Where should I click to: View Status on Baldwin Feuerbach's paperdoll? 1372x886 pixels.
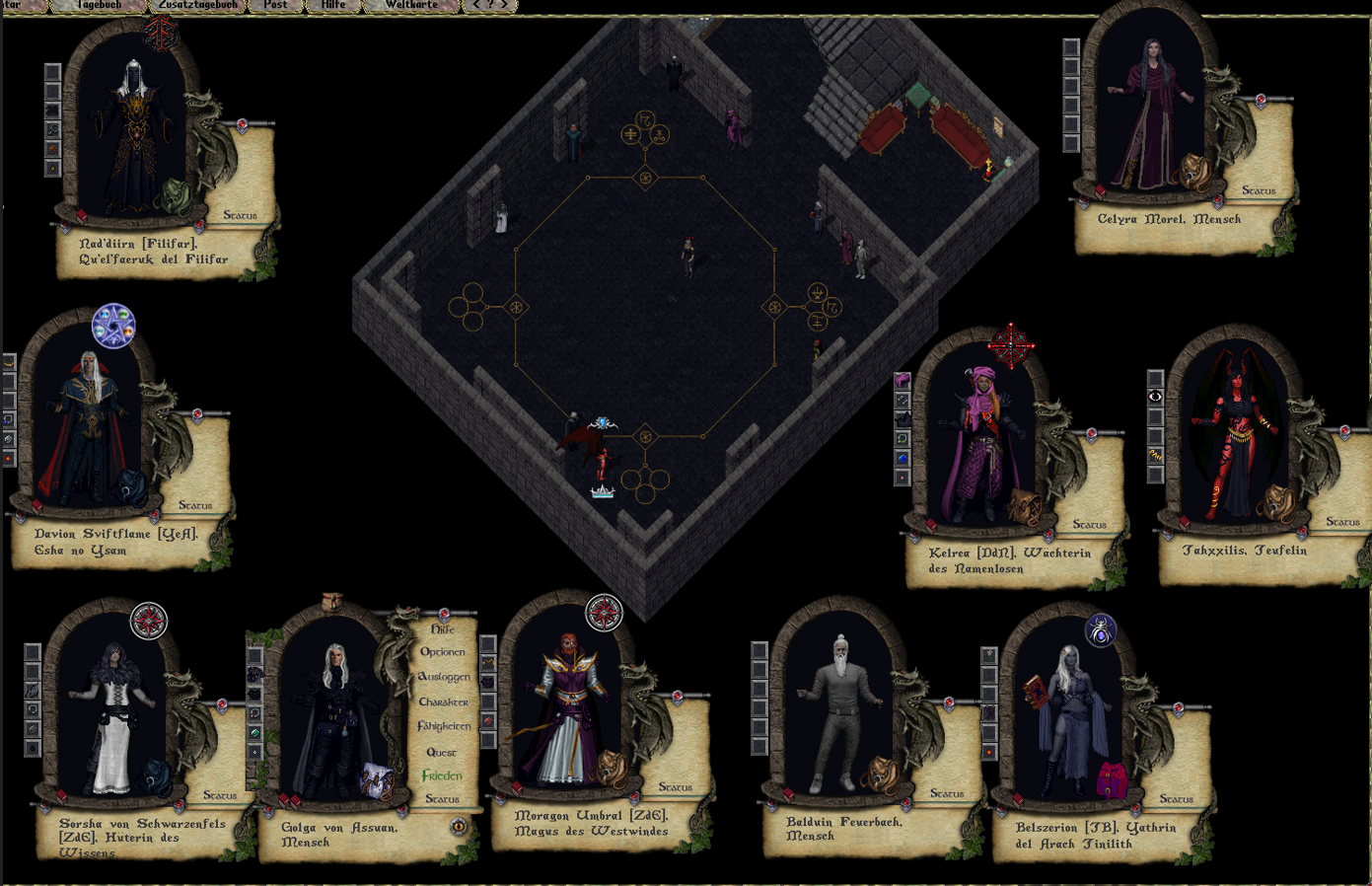pyautogui.click(x=947, y=793)
